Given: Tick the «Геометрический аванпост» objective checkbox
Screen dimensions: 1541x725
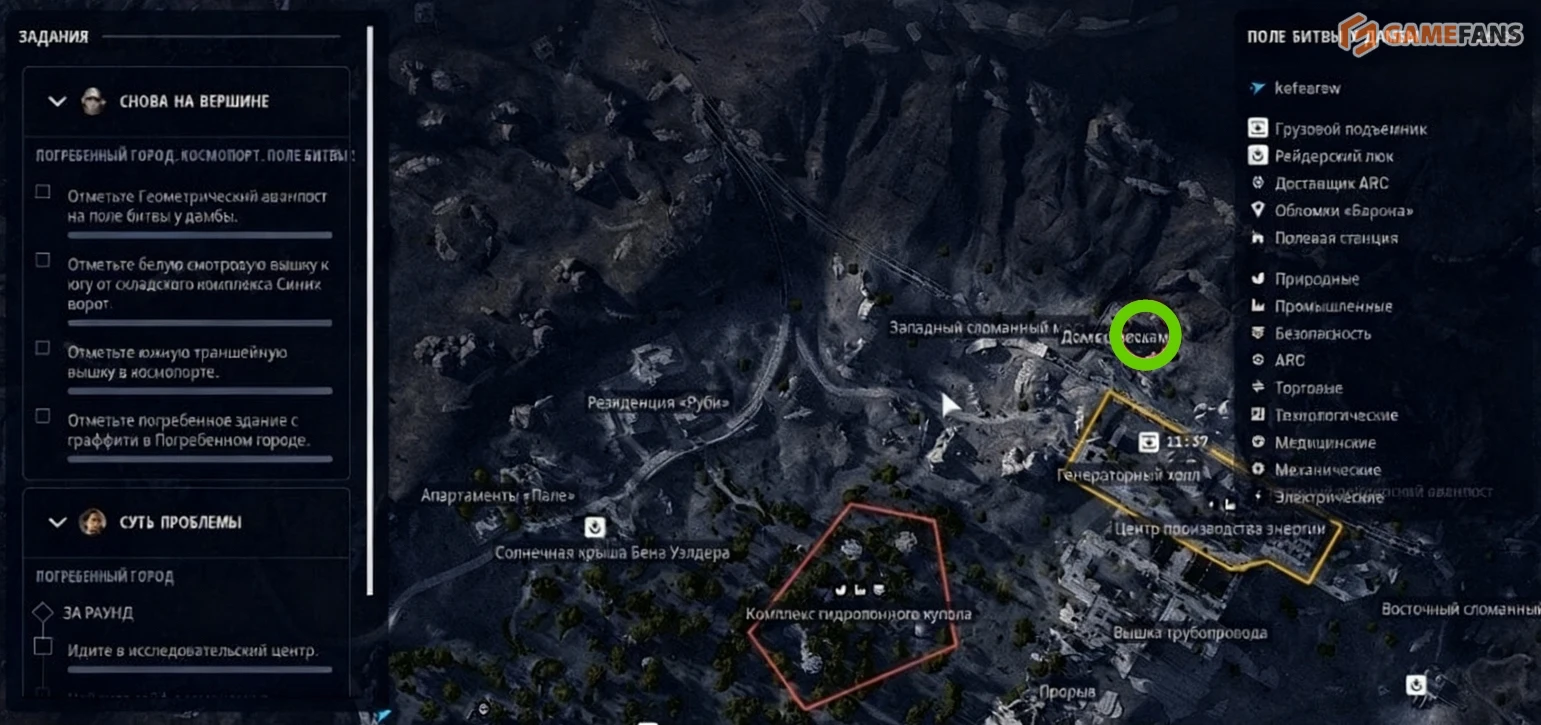Looking at the screenshot, I should pyautogui.click(x=43, y=192).
